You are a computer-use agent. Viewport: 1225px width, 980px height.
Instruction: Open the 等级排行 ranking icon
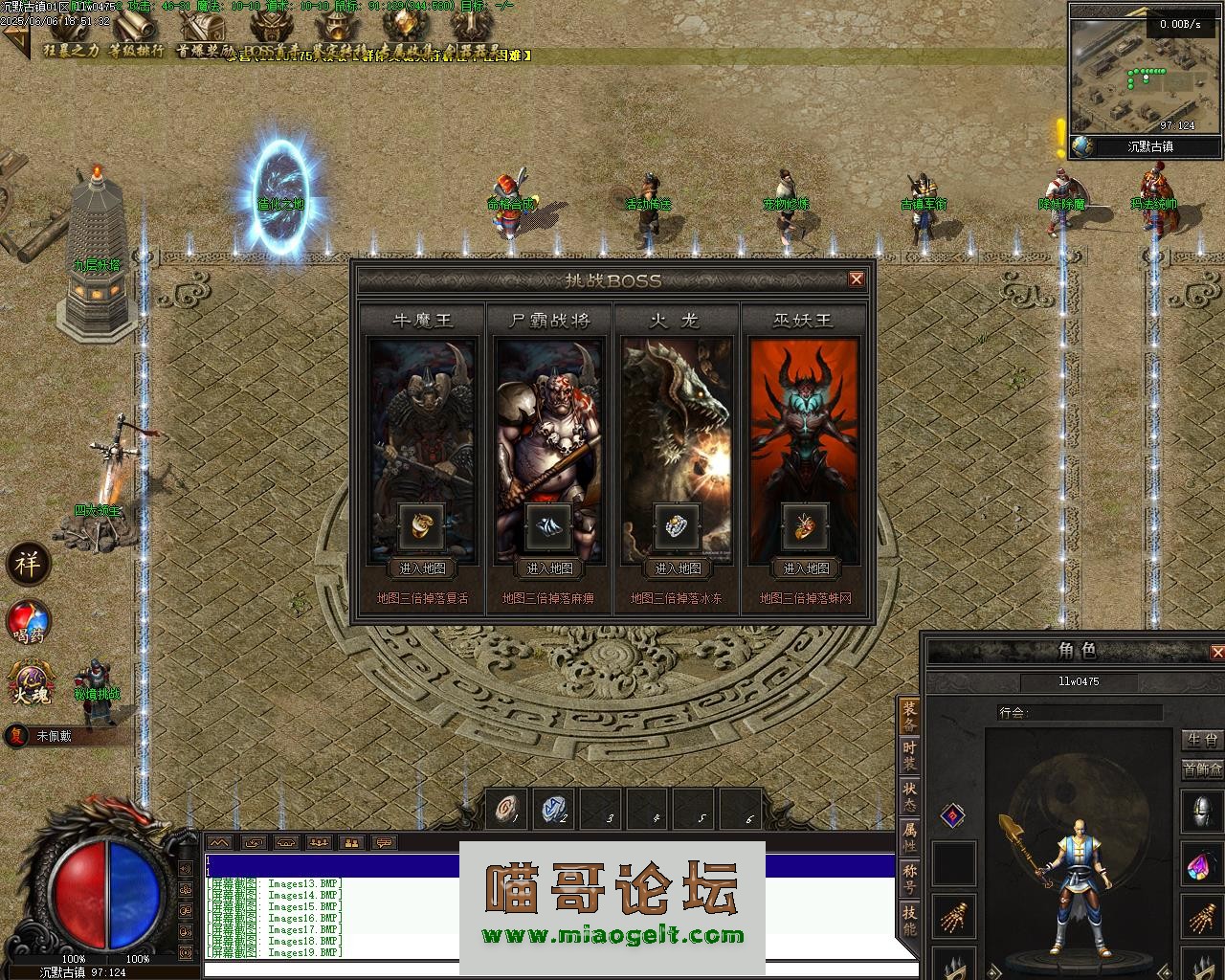pos(135,31)
